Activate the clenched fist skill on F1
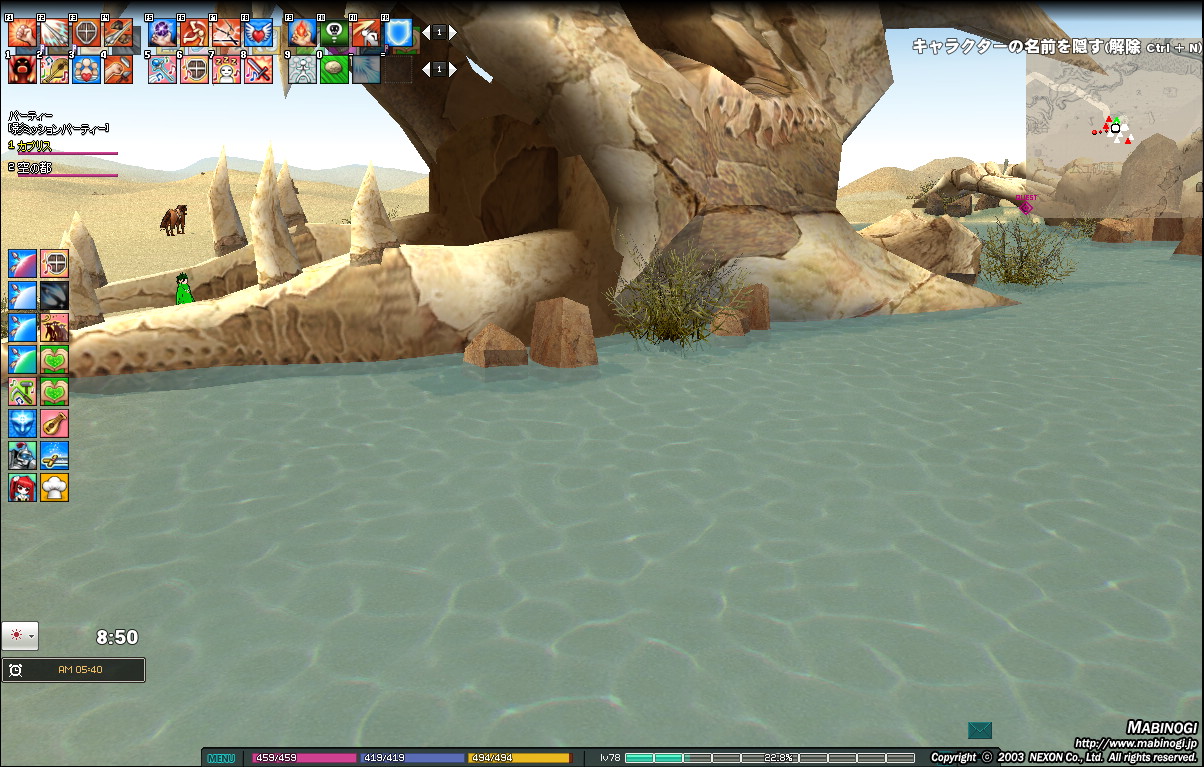This screenshot has width=1204, height=767. click(22, 33)
